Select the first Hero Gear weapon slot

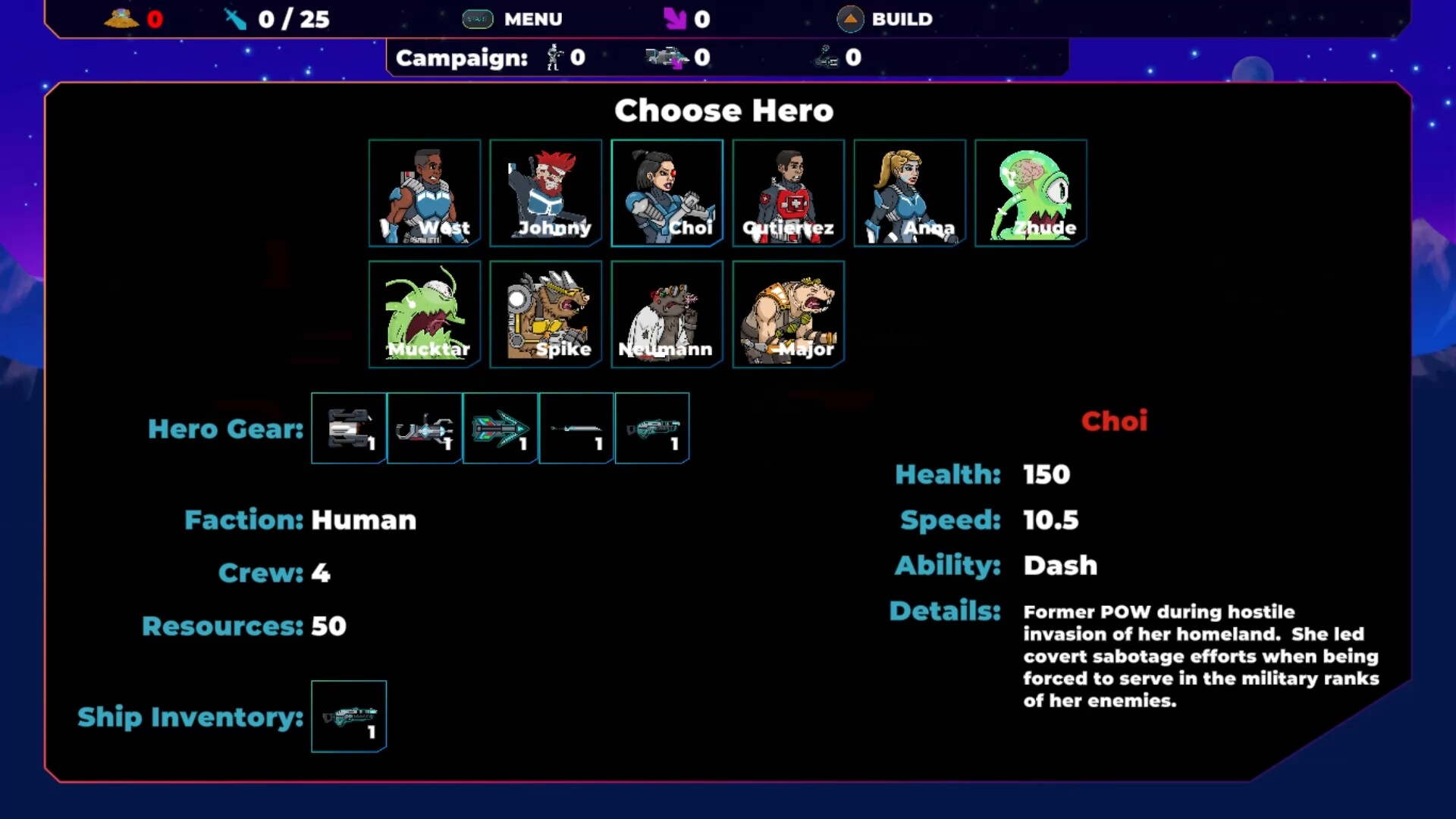point(348,428)
